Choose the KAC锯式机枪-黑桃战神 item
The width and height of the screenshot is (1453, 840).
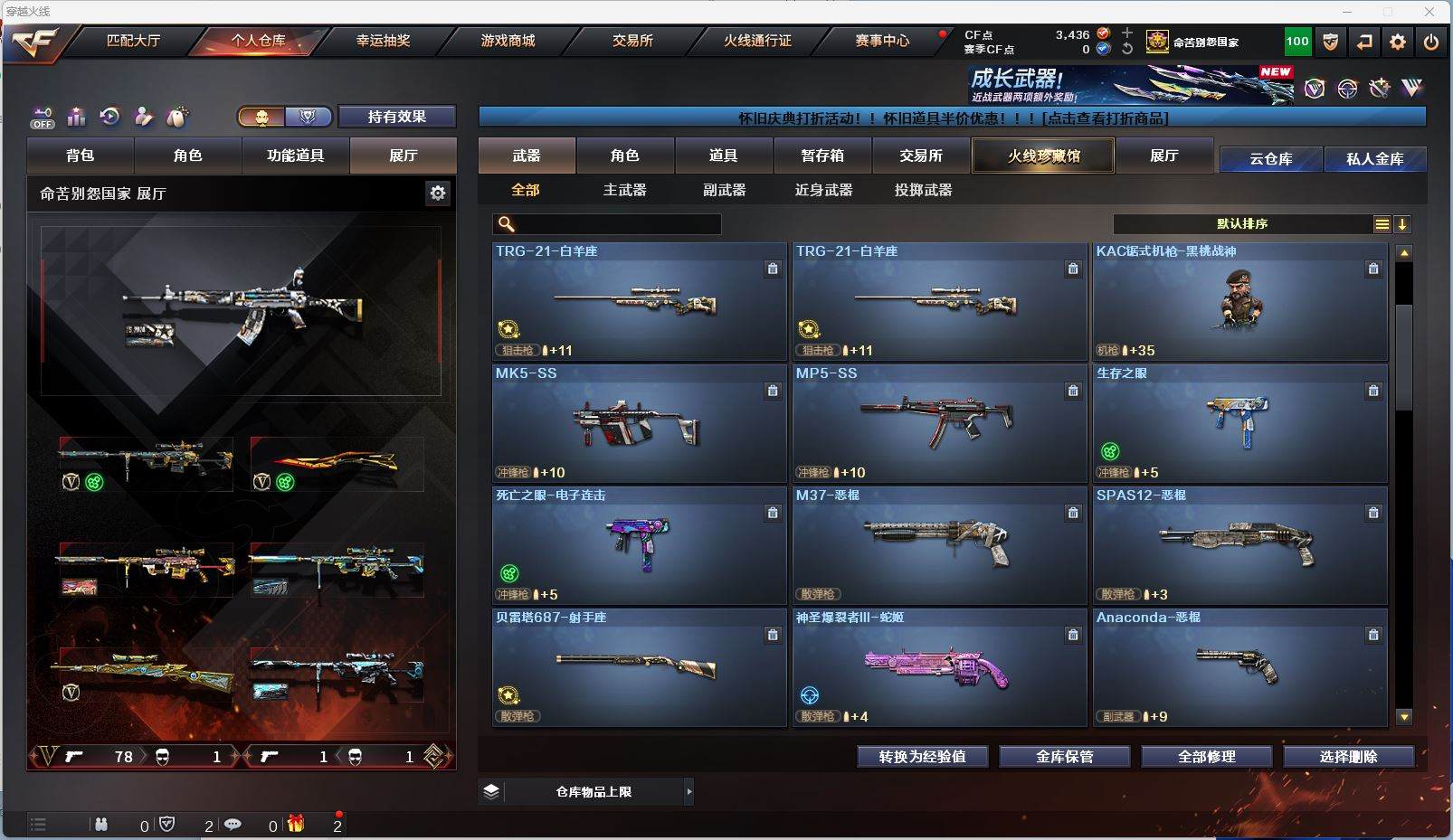point(1239,301)
